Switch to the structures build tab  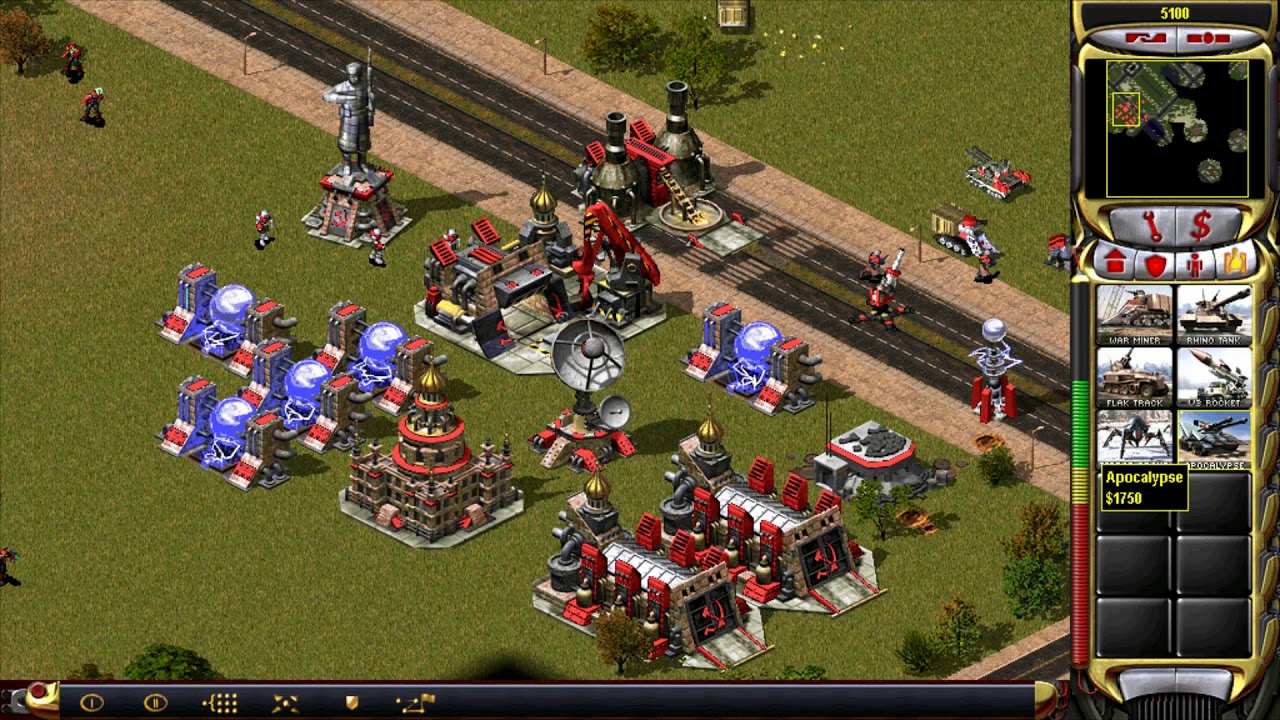pyautogui.click(x=1115, y=263)
